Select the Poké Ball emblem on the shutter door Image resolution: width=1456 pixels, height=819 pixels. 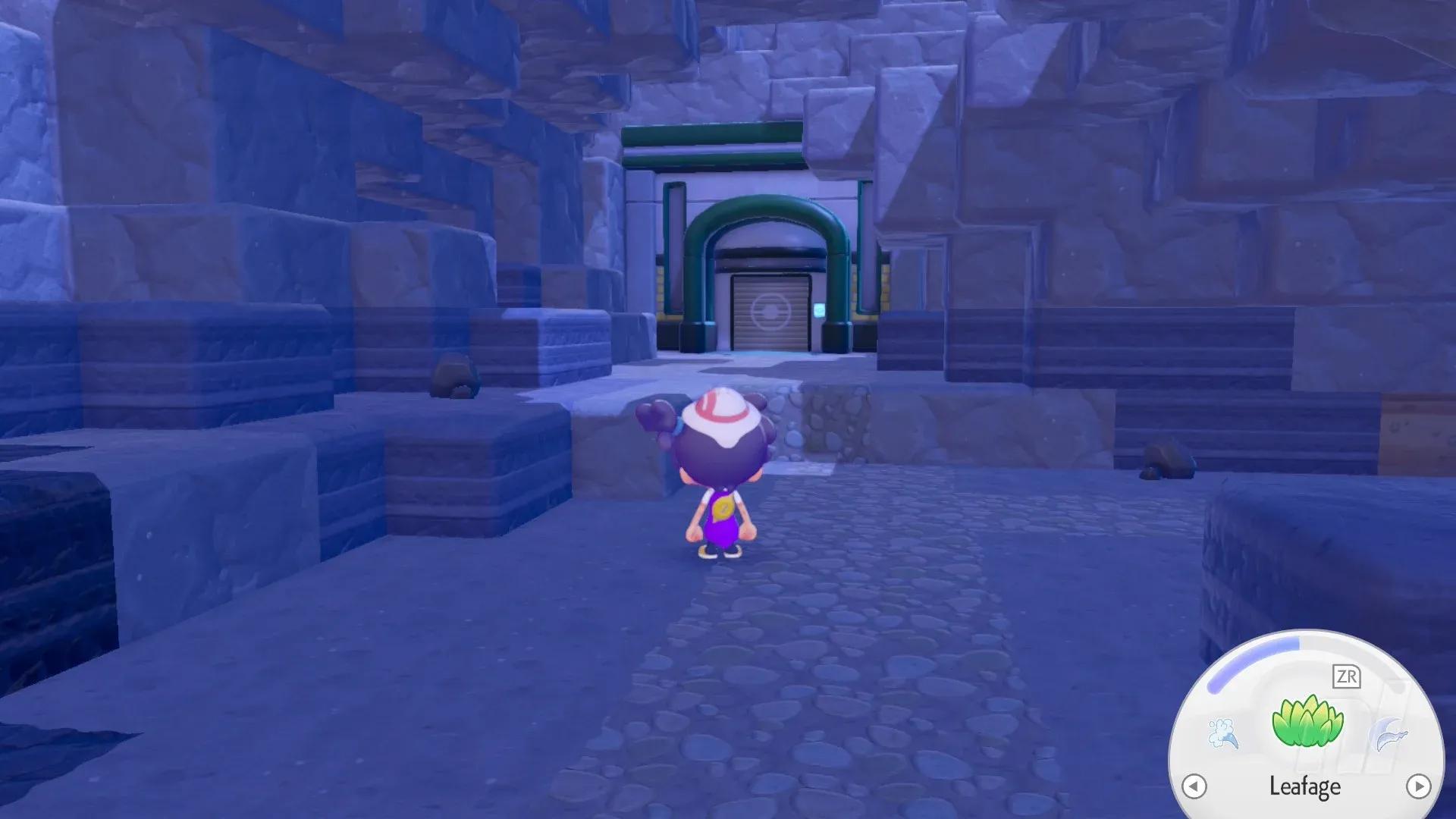[x=771, y=312]
